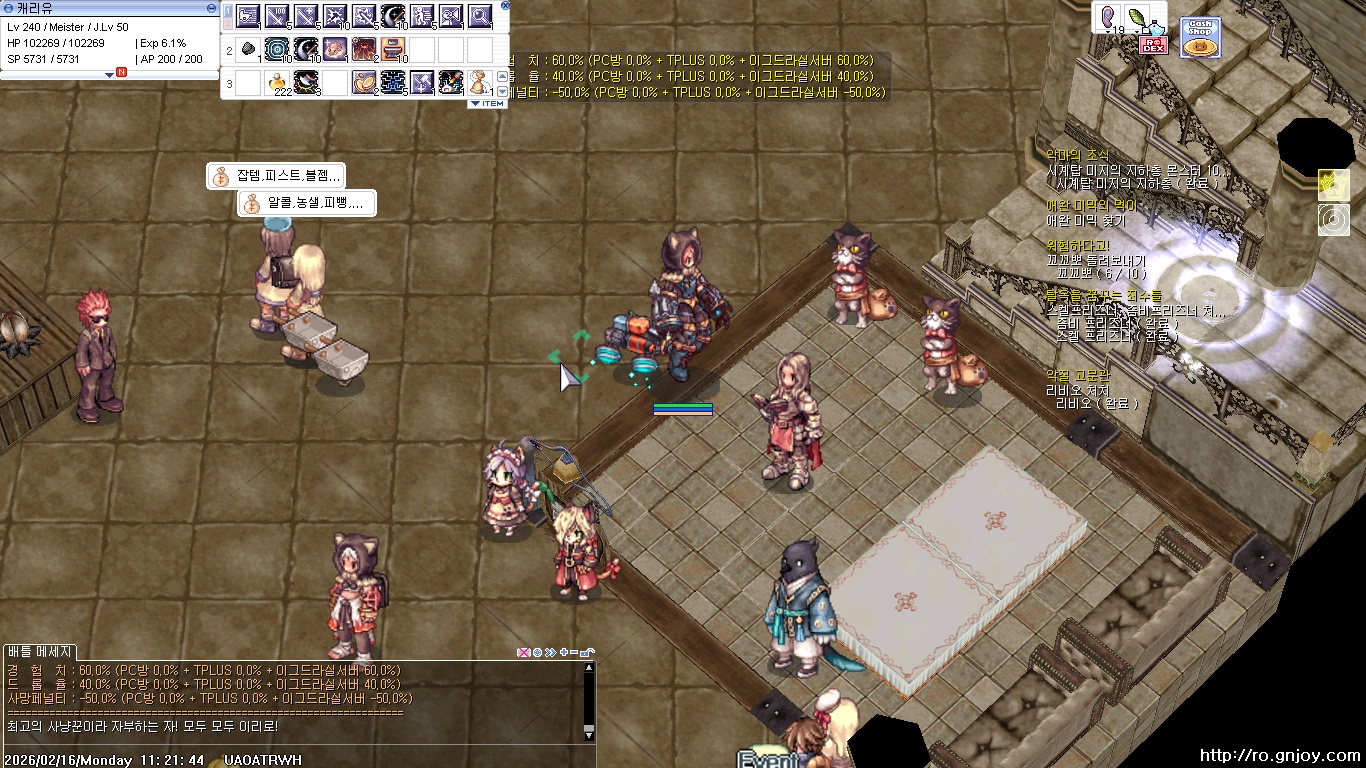Close the skill hotbar window
1366x768 pixels.
(505, 5)
